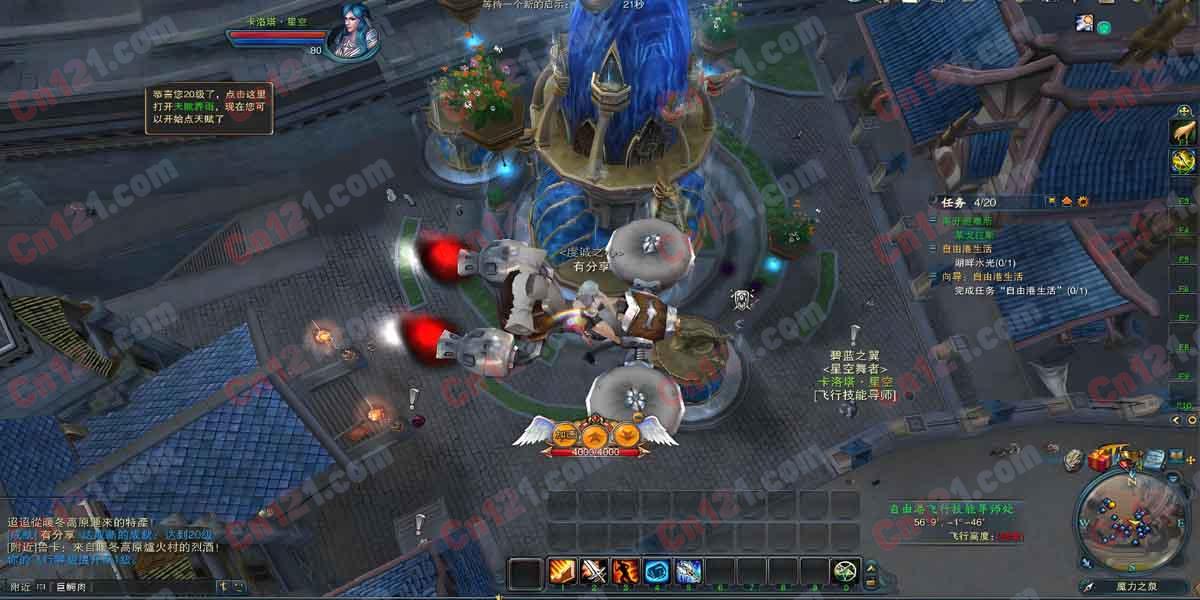Activate the icy blade skill in slot 5
The height and width of the screenshot is (600, 1200).
coord(689,571)
